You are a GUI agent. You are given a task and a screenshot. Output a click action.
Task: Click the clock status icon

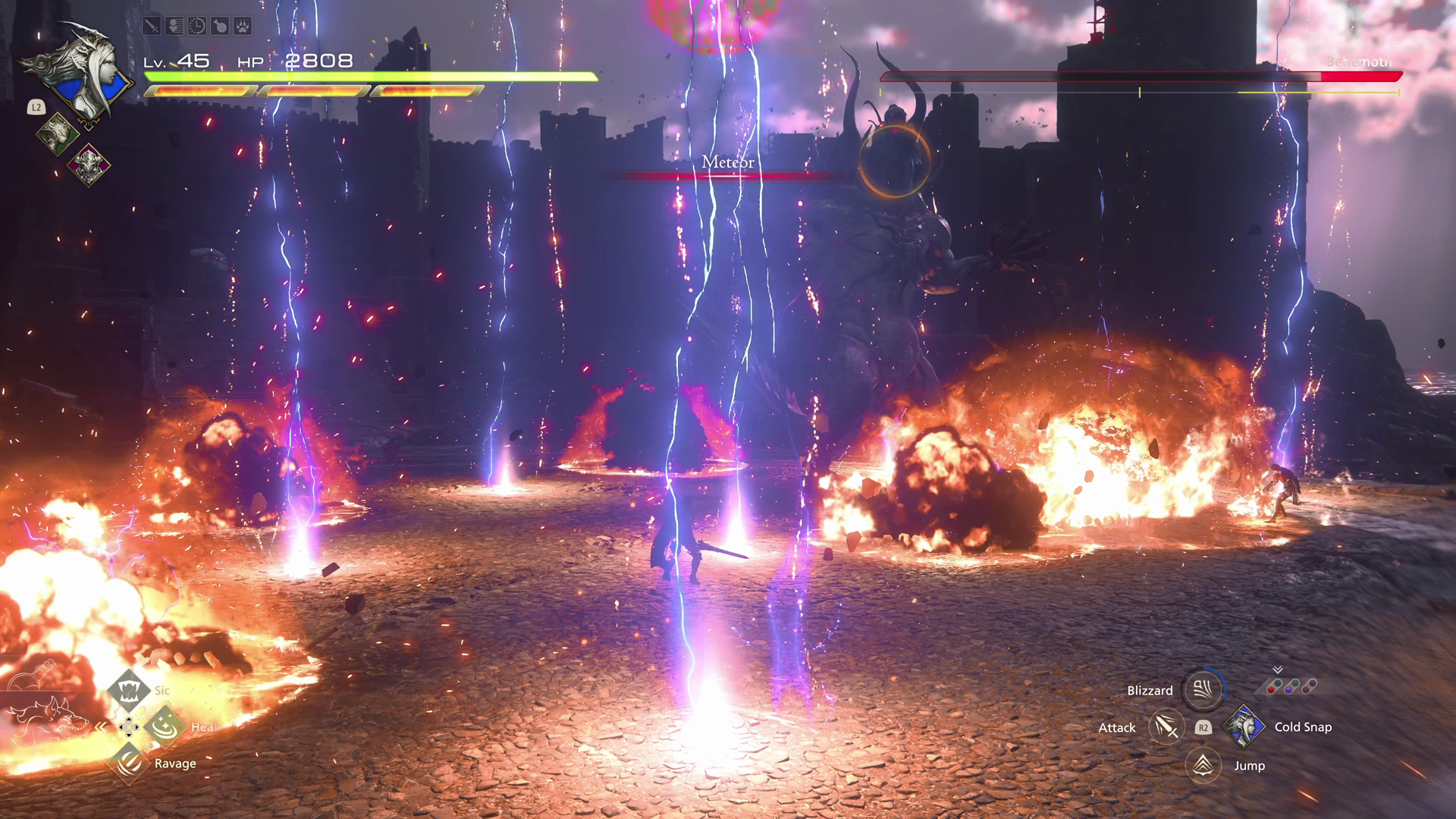(197, 27)
